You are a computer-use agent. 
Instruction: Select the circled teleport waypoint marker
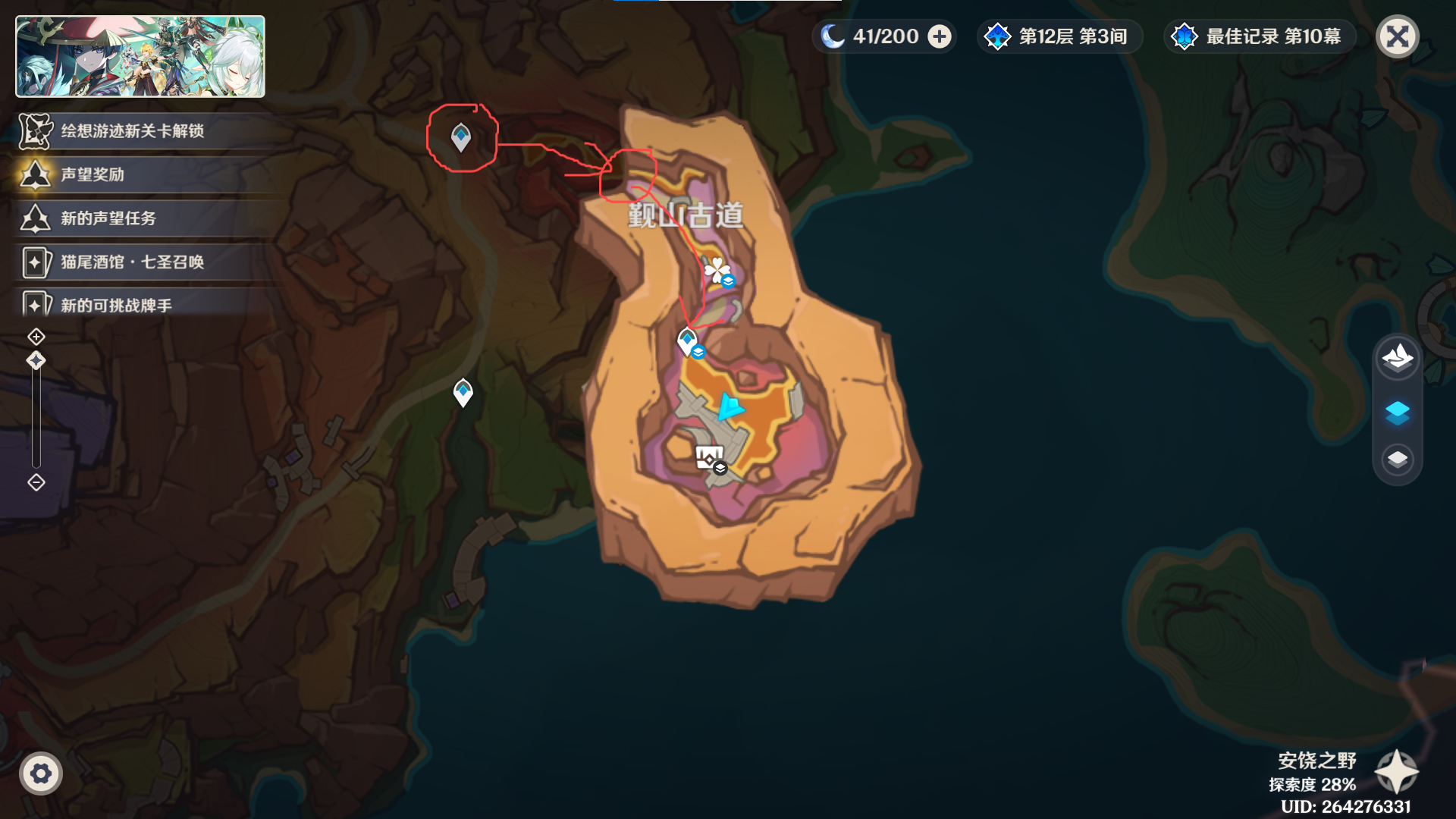(461, 137)
